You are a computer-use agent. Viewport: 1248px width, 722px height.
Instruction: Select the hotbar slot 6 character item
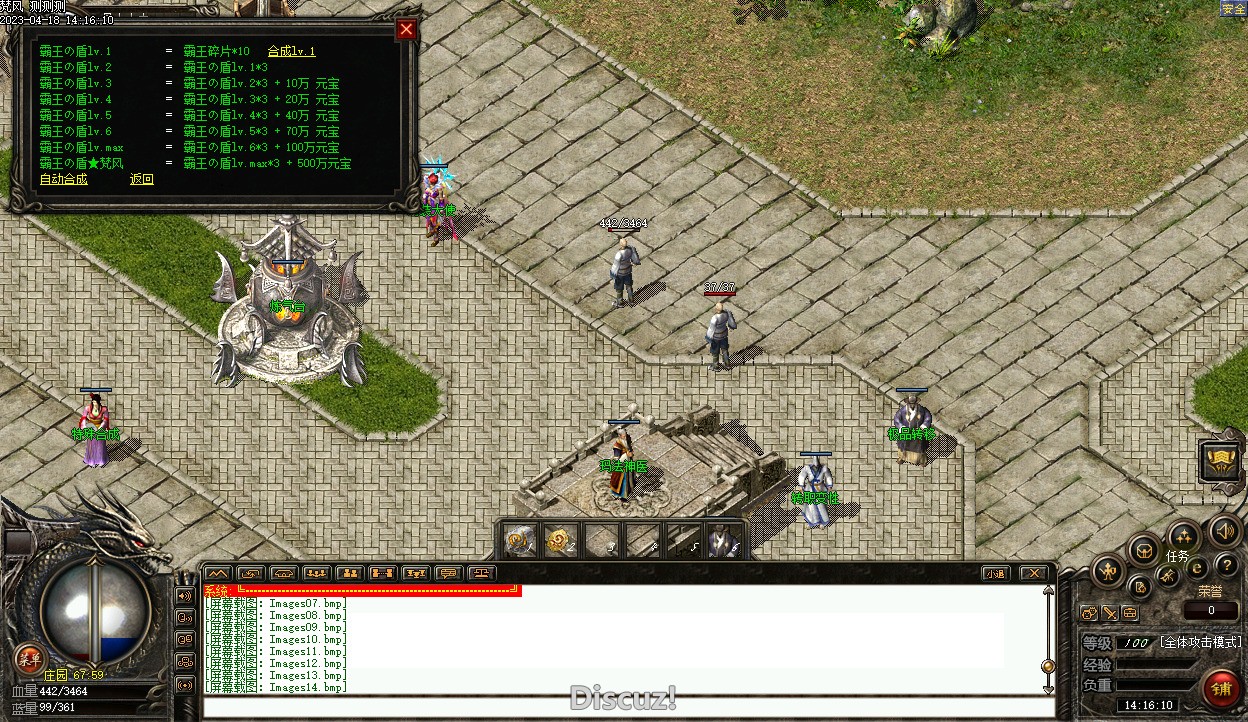pyautogui.click(x=722, y=541)
